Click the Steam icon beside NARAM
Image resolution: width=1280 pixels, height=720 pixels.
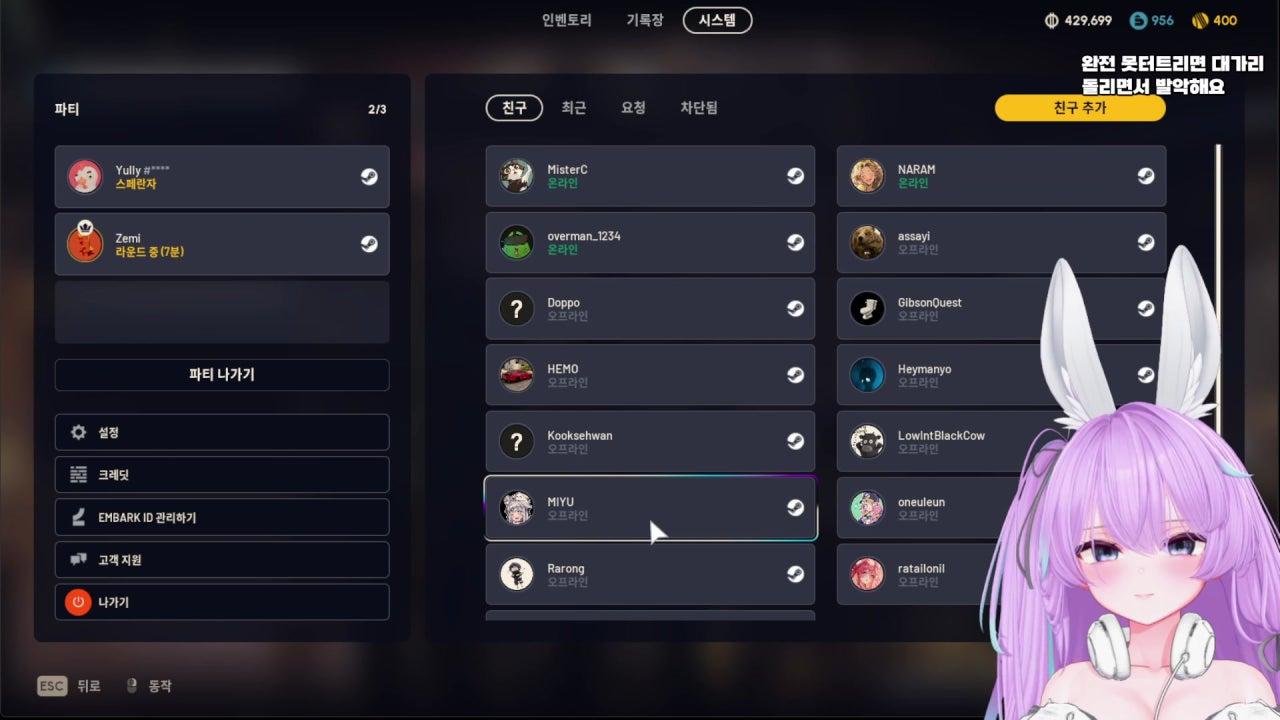point(1145,176)
